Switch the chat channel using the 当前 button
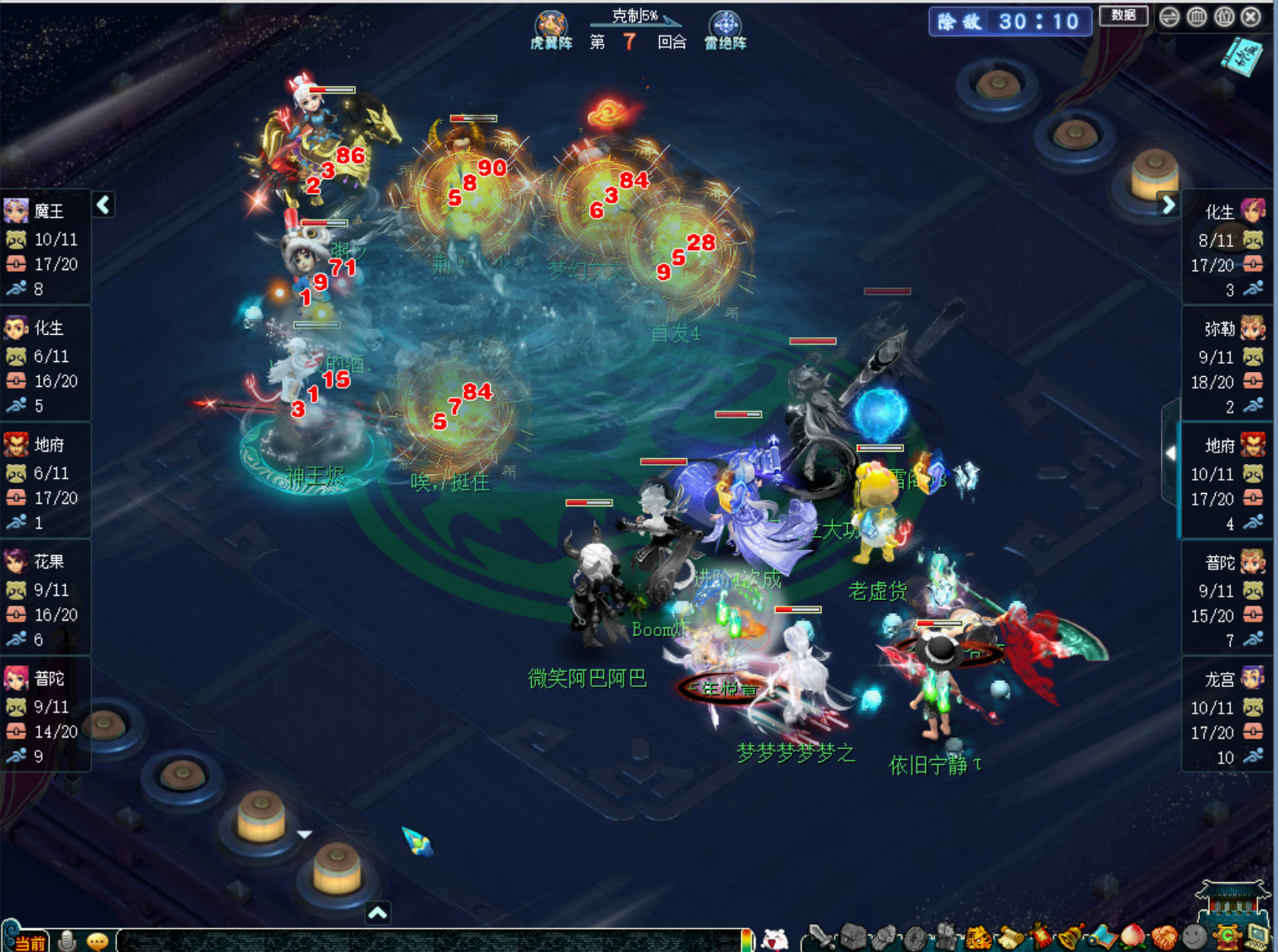Screen dimensions: 1278x952 point(27,942)
